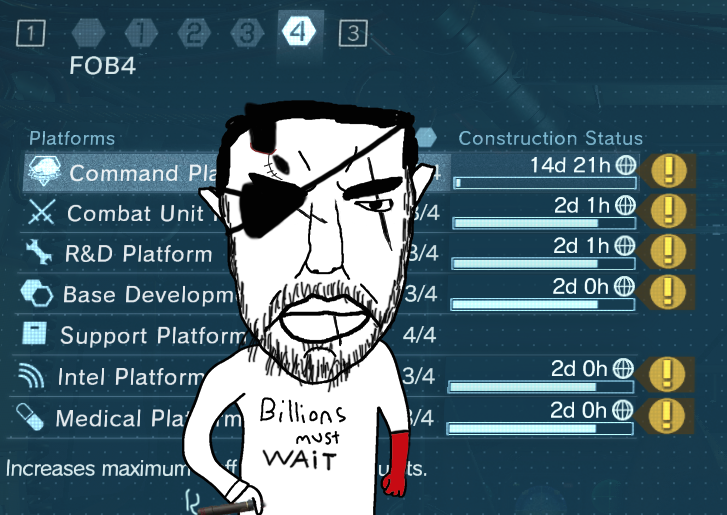Click the Base Development row's yellow exclamation icon
This screenshot has height=515, width=727.
click(x=666, y=291)
